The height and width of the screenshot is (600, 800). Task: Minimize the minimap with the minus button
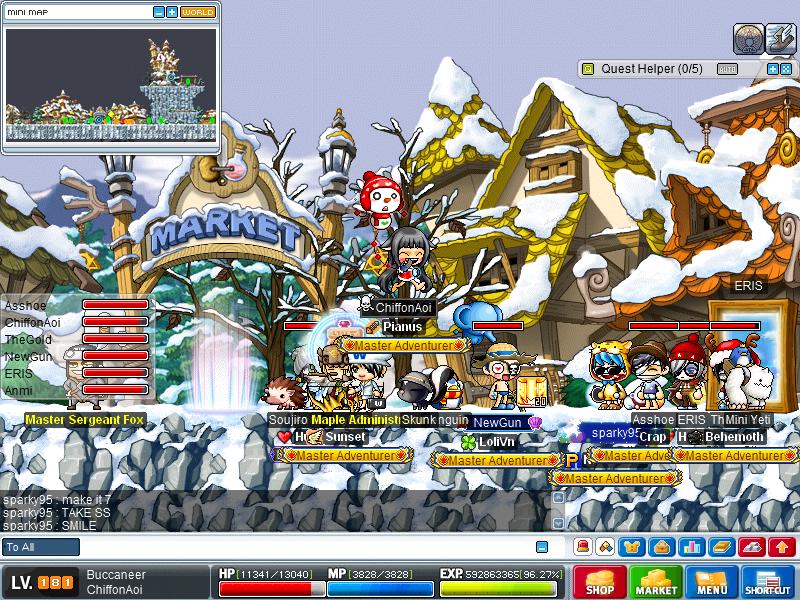click(x=159, y=12)
